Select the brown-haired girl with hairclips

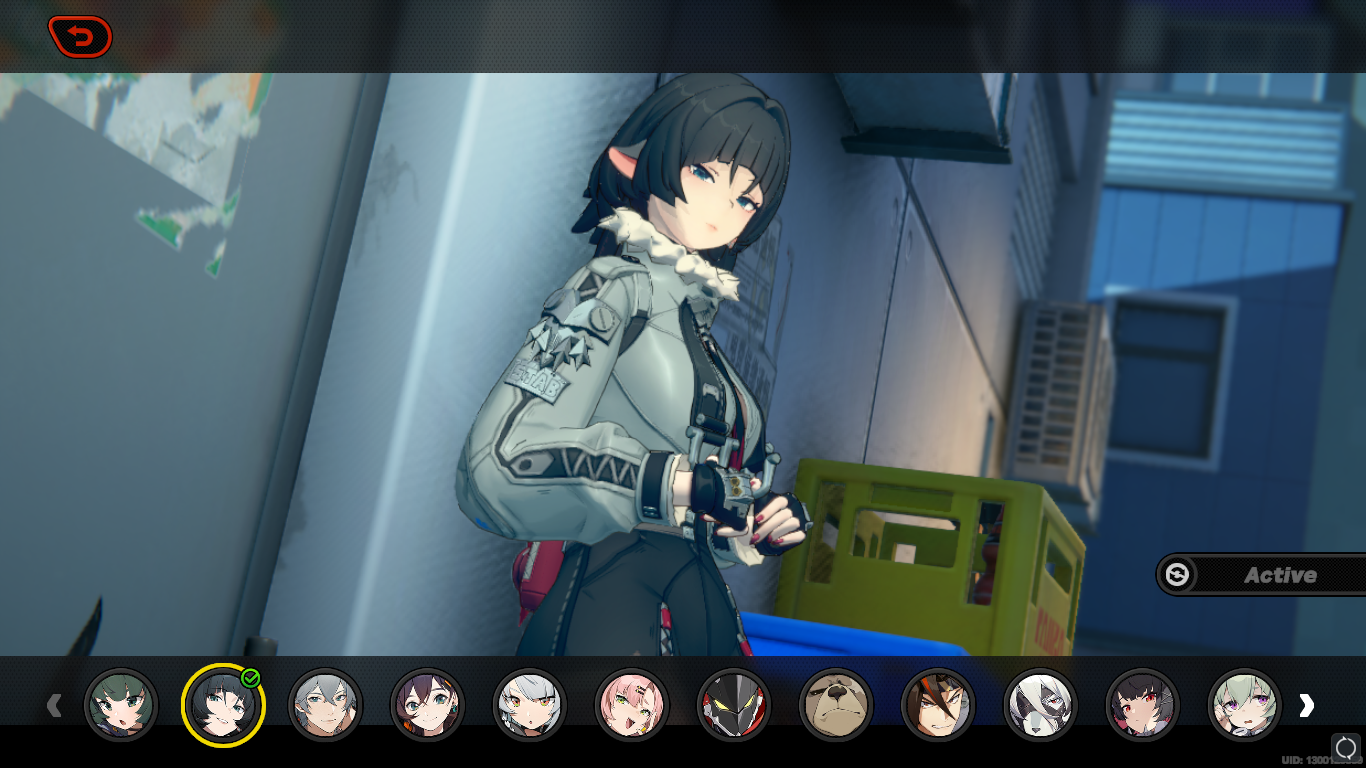(x=428, y=706)
